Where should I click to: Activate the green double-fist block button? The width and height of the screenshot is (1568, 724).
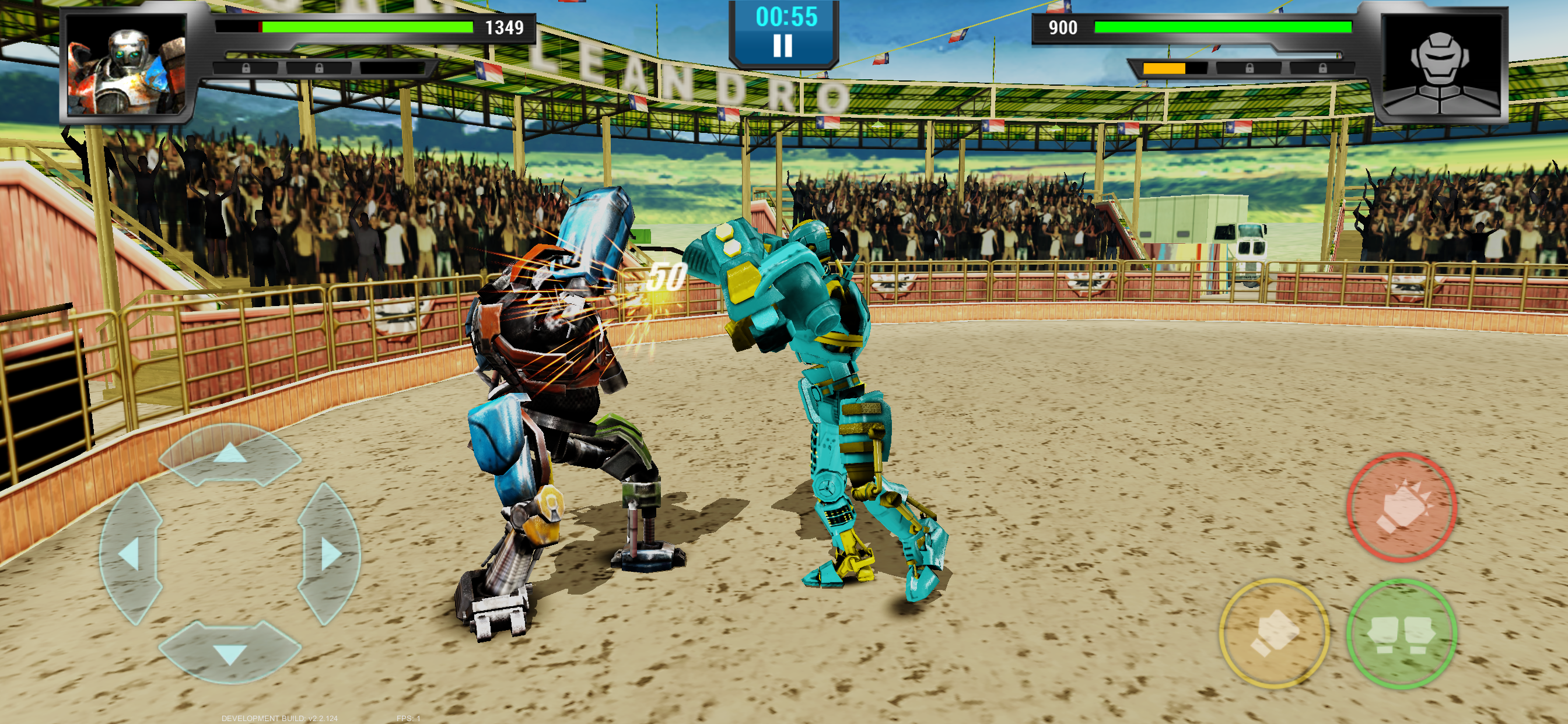pyautogui.click(x=1401, y=634)
